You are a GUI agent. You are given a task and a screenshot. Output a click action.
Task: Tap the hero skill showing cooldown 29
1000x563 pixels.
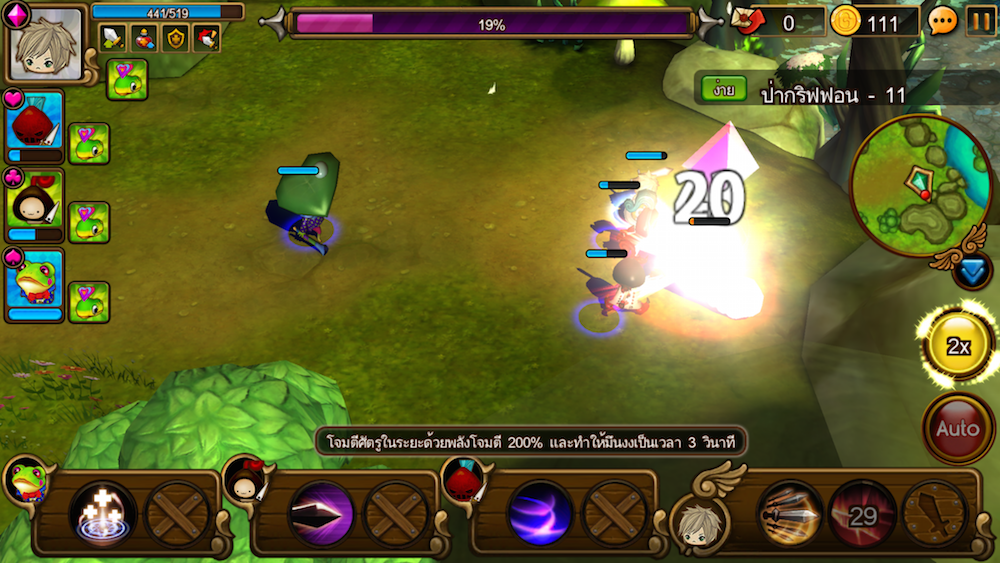861,514
